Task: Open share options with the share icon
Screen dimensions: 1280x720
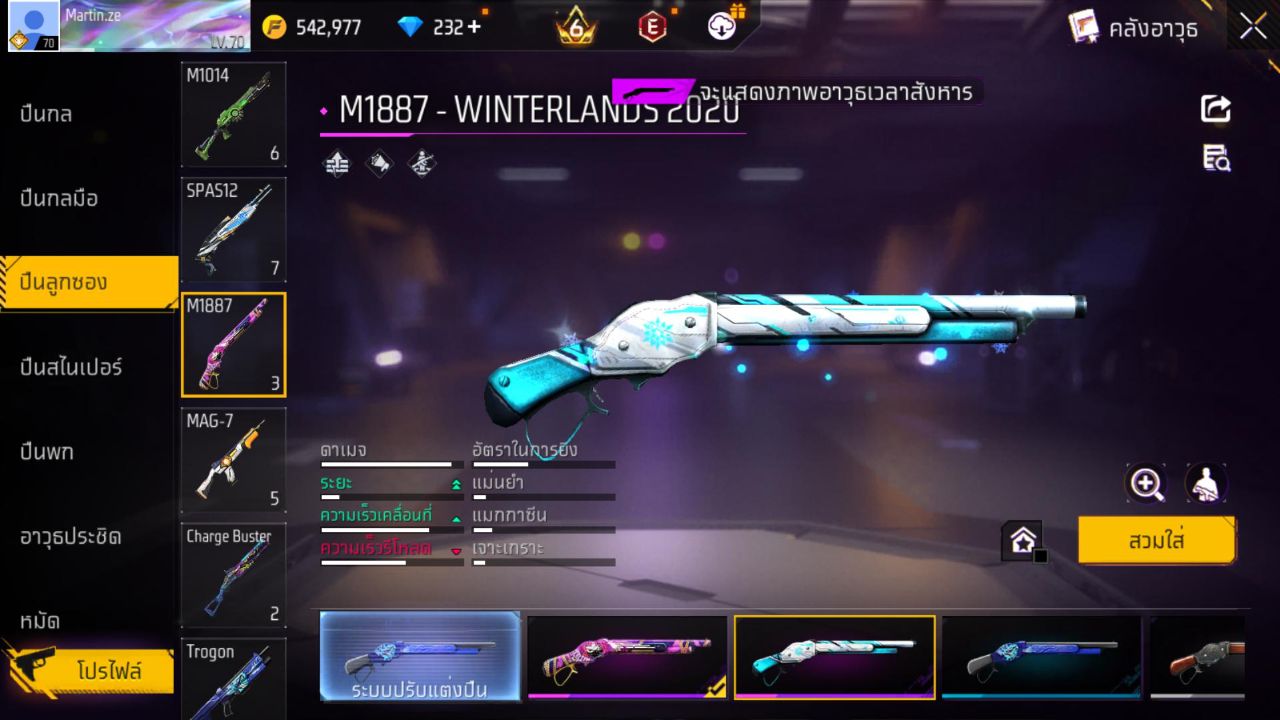Action: coord(1216,110)
